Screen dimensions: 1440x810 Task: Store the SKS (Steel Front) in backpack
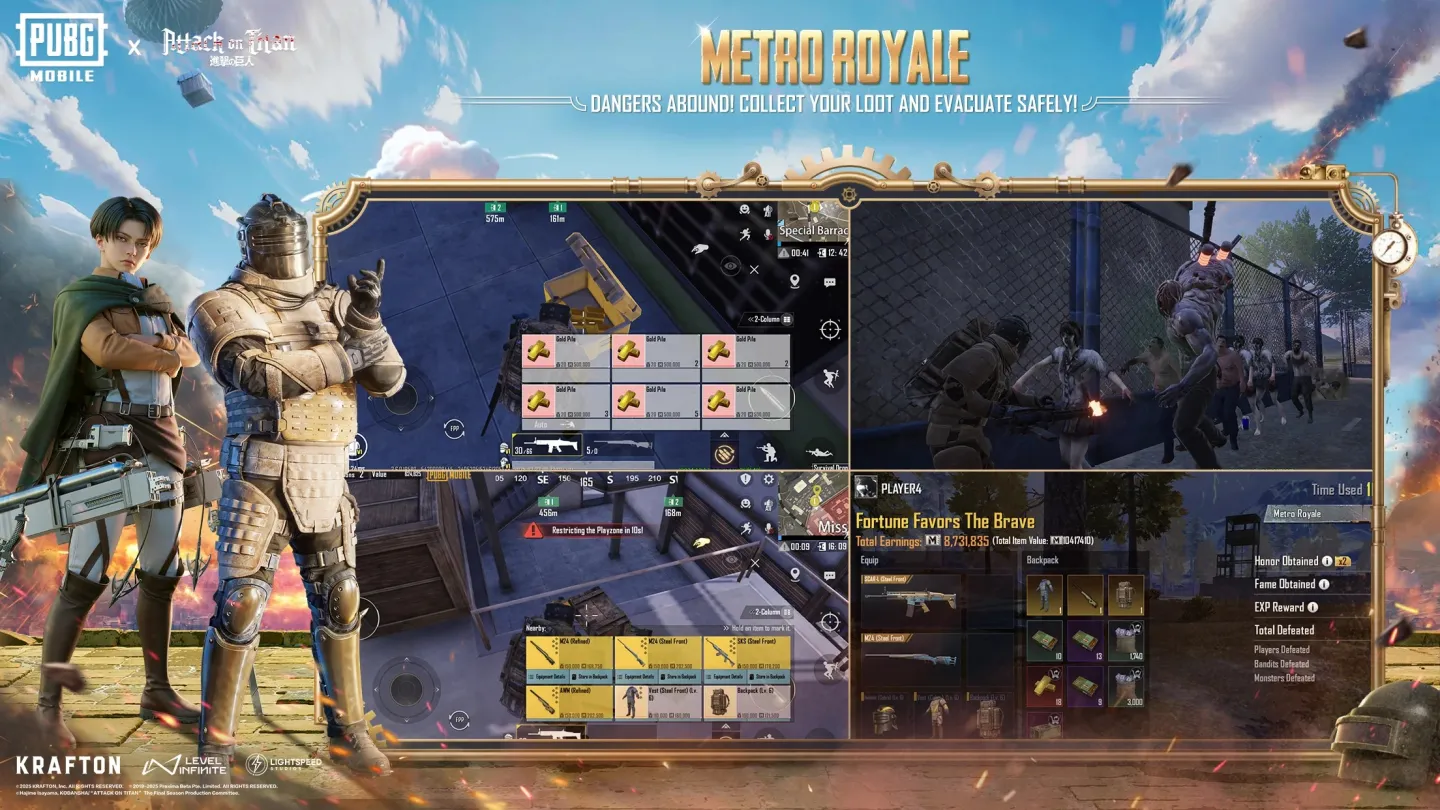(770, 676)
